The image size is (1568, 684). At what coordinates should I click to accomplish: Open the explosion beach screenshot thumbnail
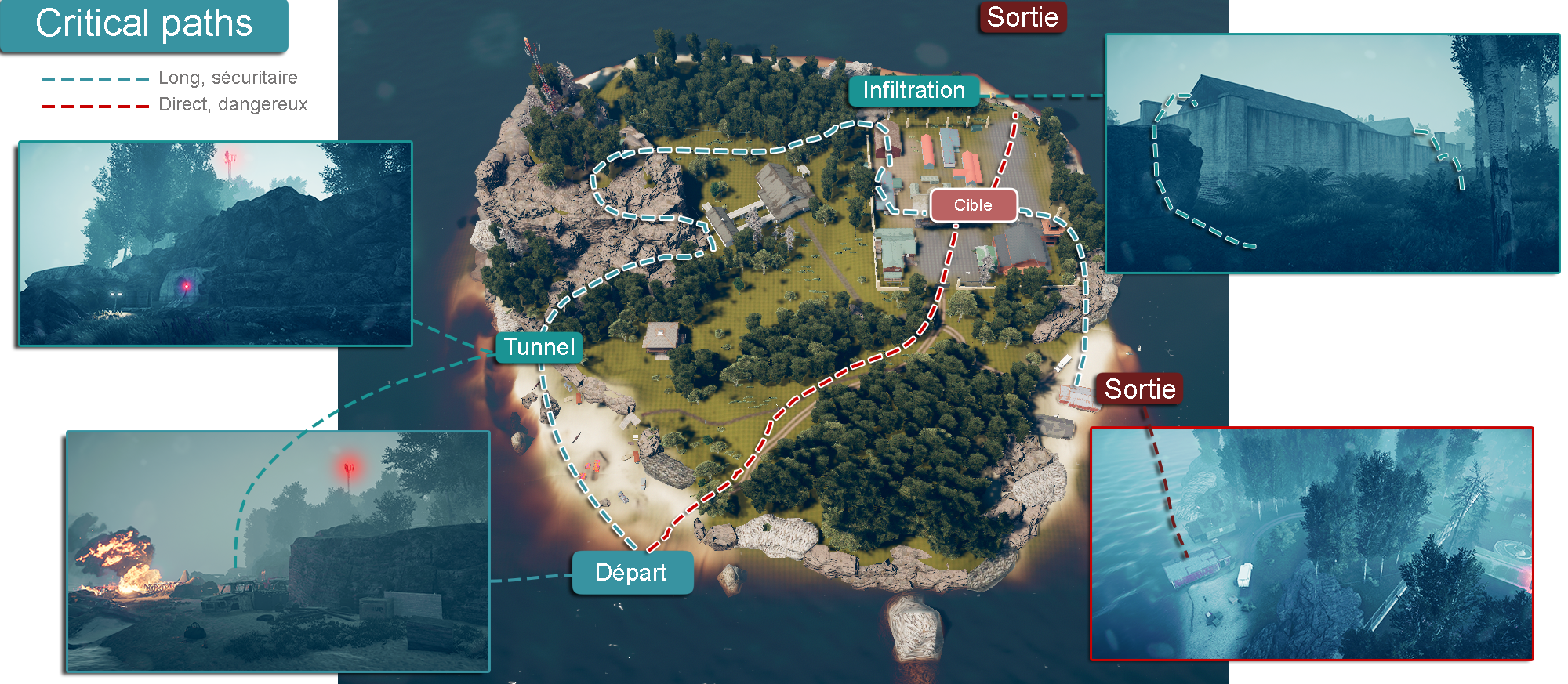tap(278, 551)
